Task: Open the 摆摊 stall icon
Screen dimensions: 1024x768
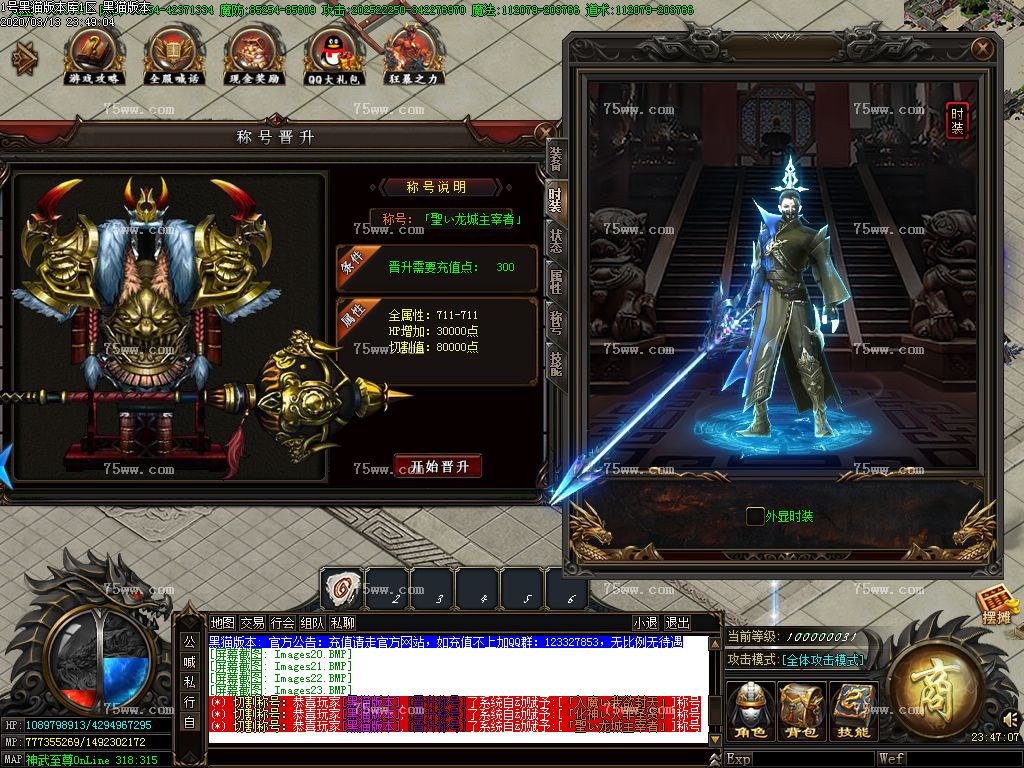Action: coord(996,604)
